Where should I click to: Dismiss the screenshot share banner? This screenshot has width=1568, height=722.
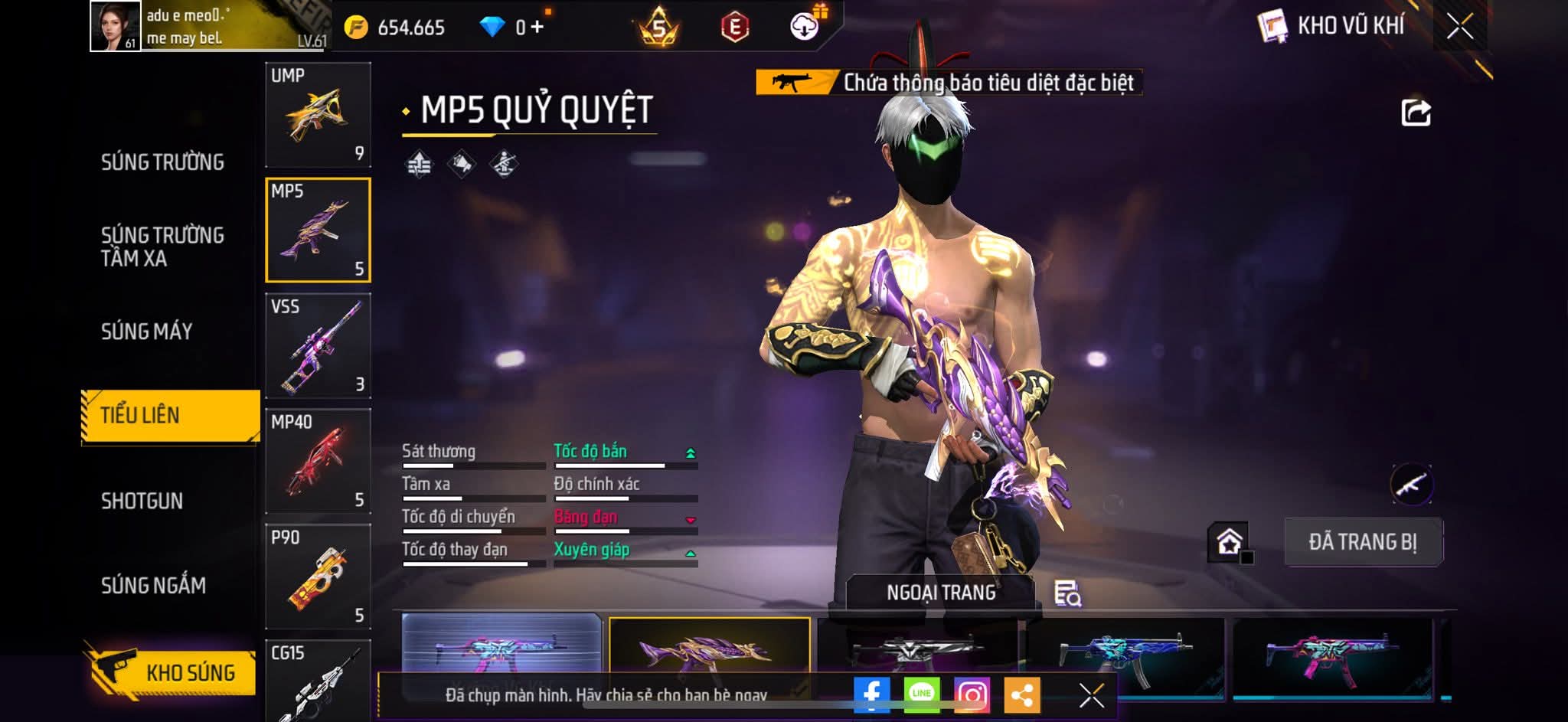click(x=1091, y=695)
